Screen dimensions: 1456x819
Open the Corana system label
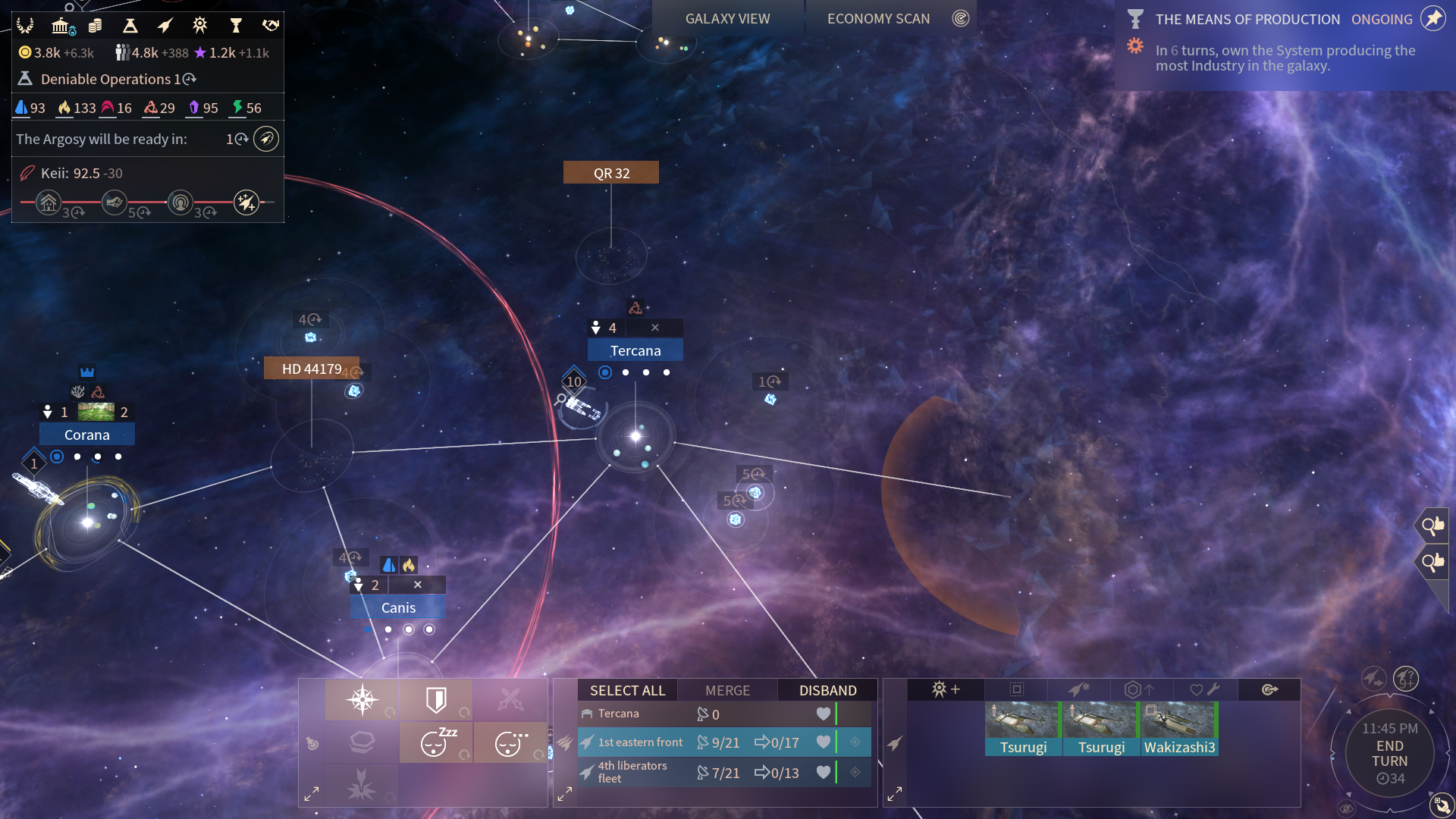(x=86, y=435)
